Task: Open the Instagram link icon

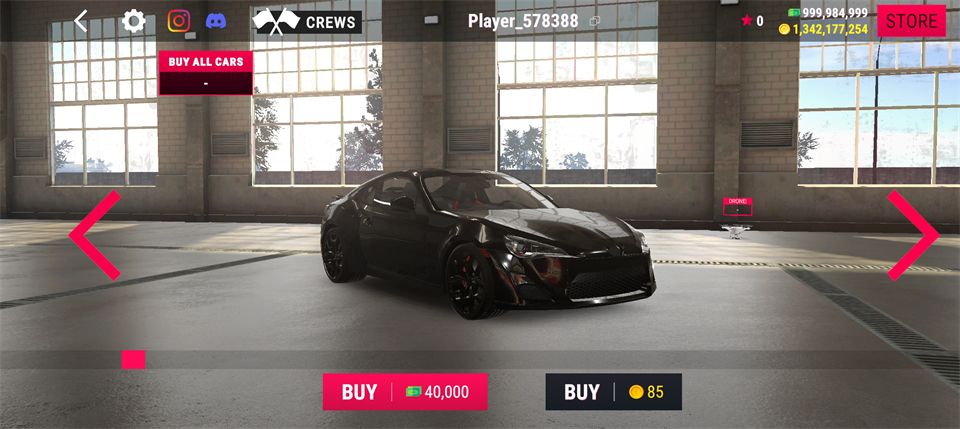Action: 179,21
